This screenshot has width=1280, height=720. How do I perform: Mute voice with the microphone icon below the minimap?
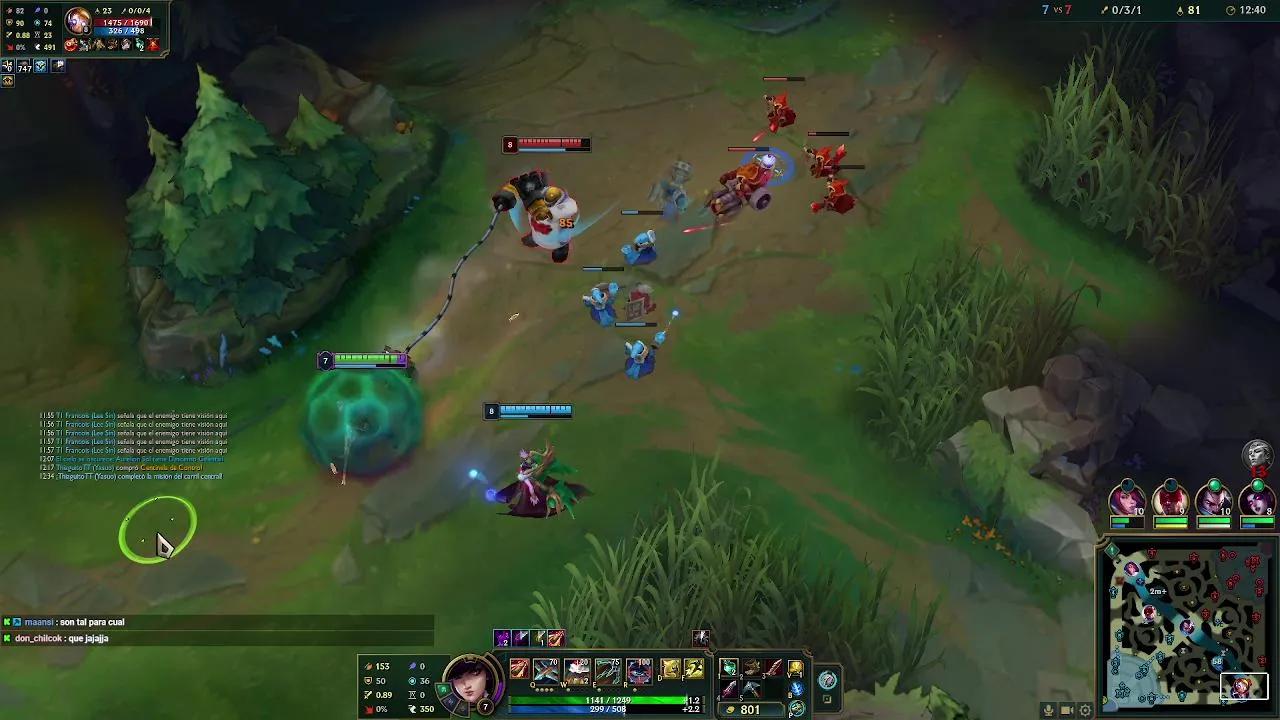point(1049,709)
